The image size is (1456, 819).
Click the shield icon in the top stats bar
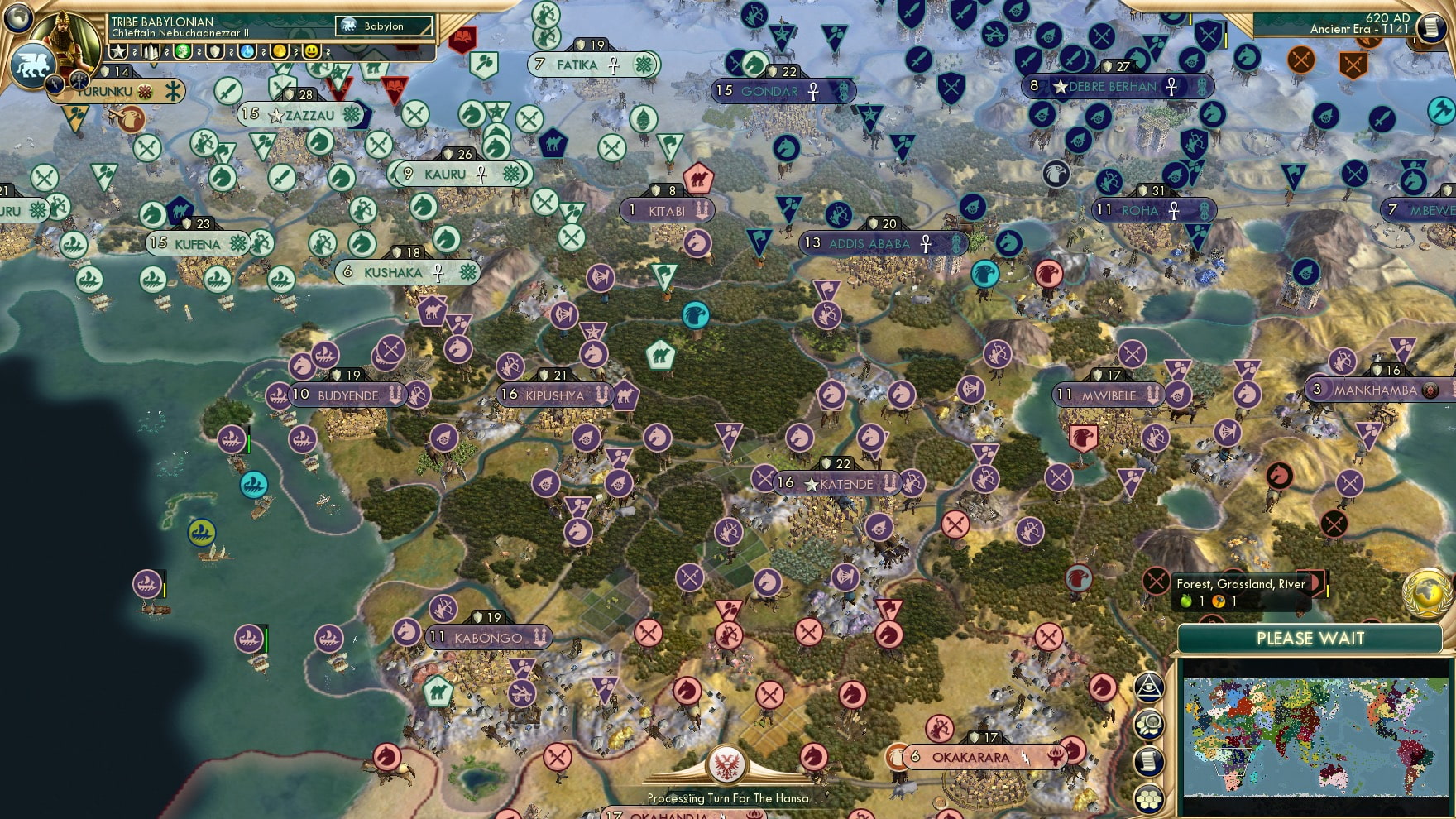click(x=214, y=51)
